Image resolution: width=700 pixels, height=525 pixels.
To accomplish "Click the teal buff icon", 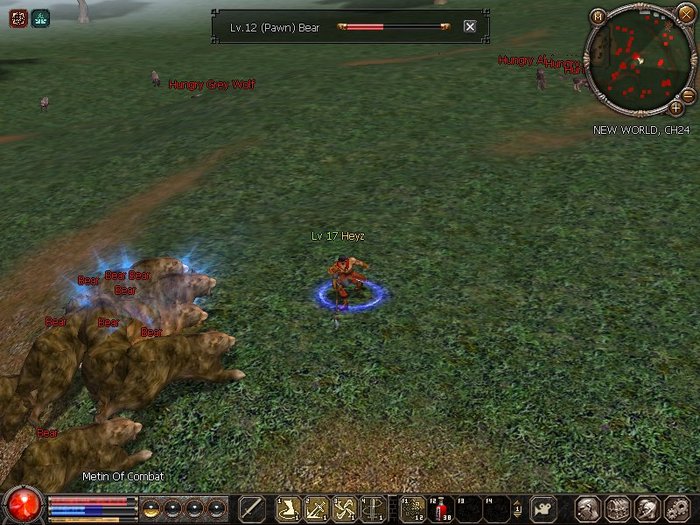I will click(40, 17).
